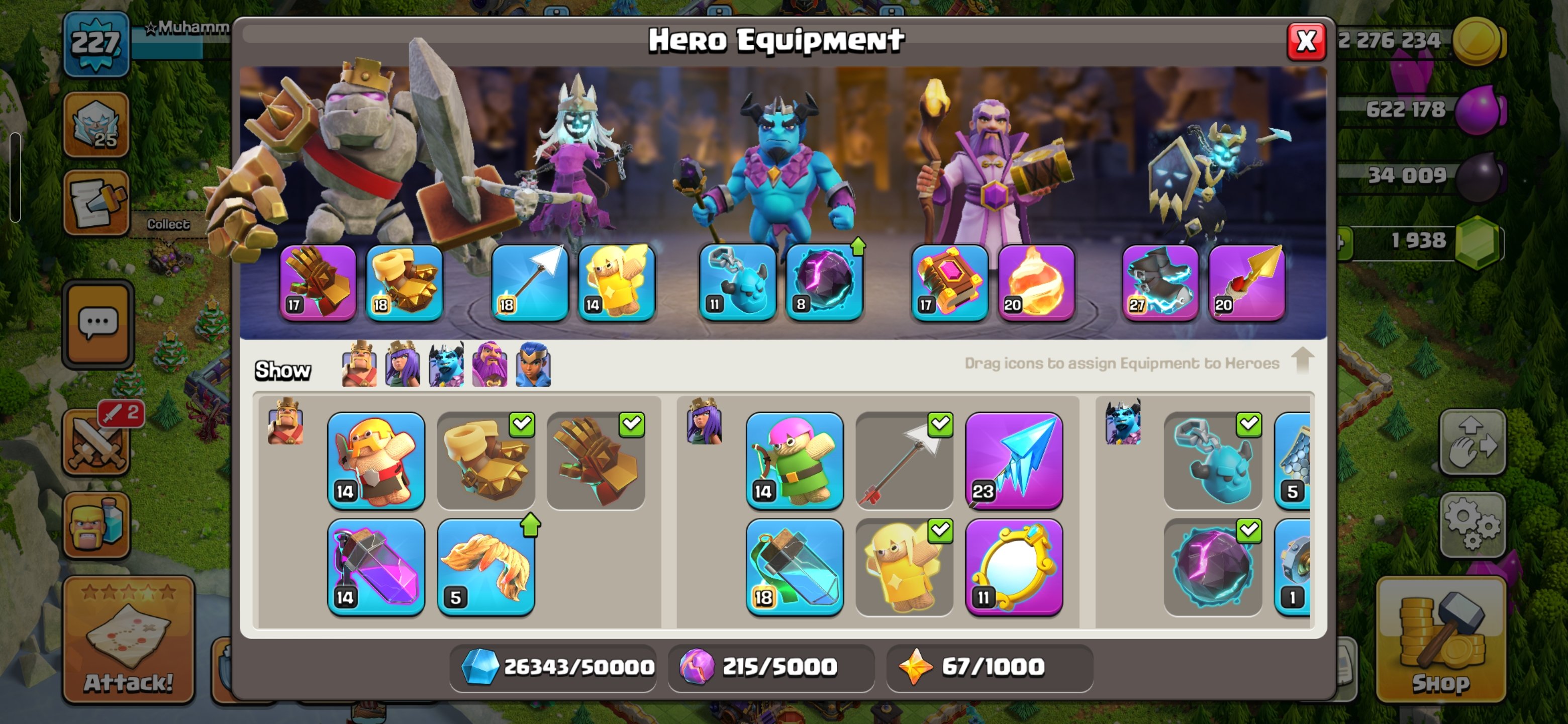Open the game settings gear
This screenshot has width=1568, height=724.
click(1473, 524)
